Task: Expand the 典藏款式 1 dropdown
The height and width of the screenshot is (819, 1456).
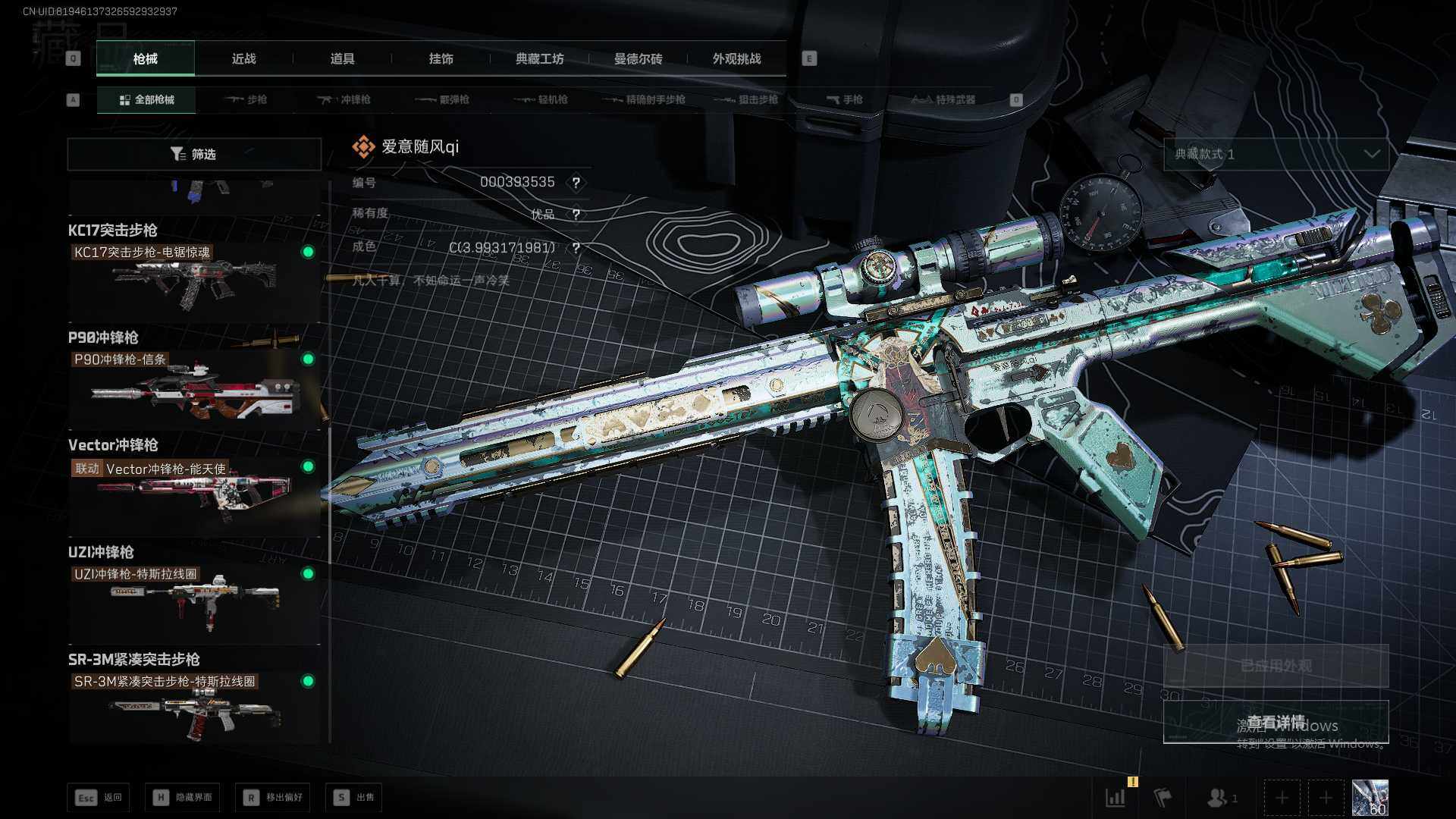Action: pyautogui.click(x=1276, y=154)
